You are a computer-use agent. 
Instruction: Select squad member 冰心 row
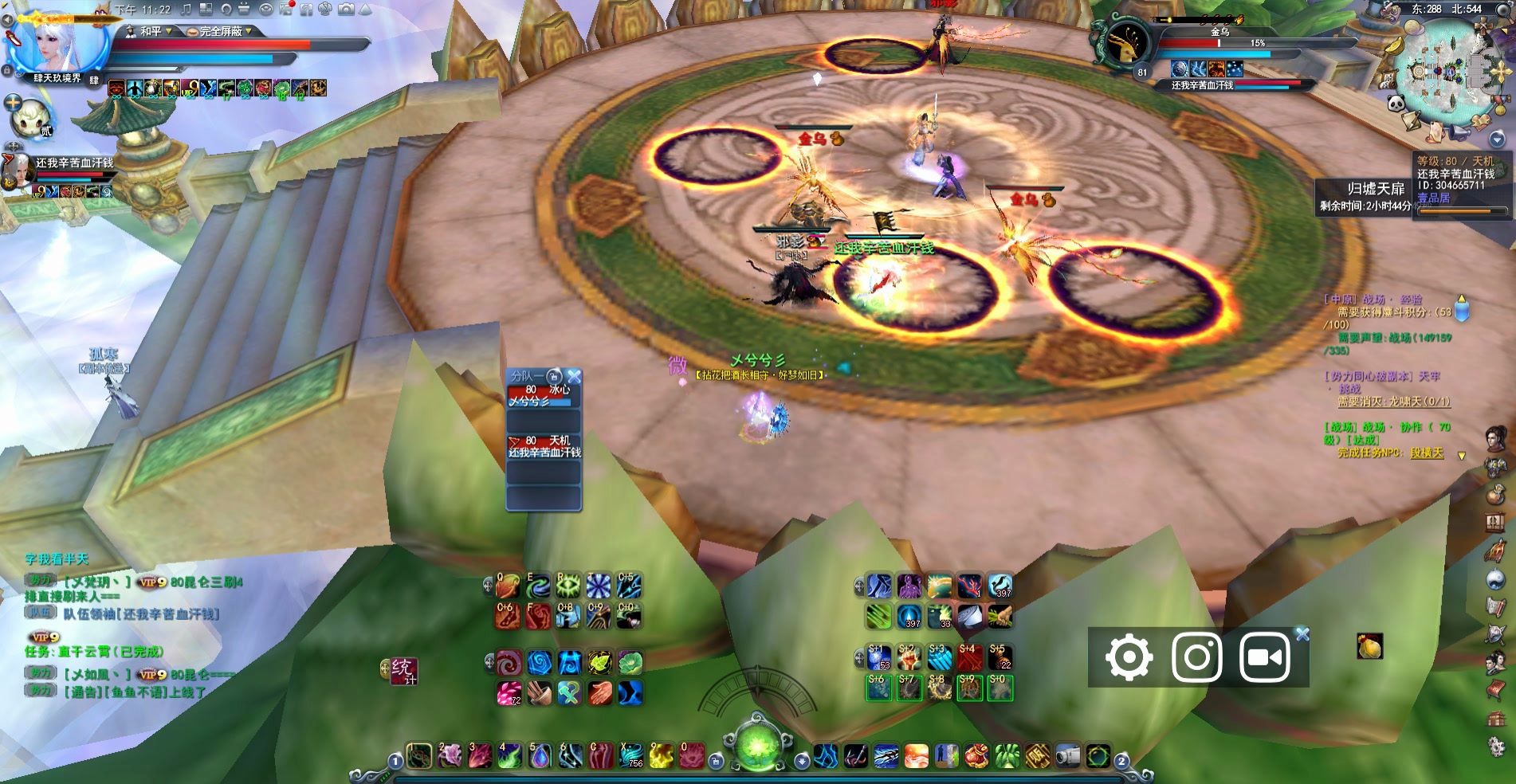[x=544, y=396]
